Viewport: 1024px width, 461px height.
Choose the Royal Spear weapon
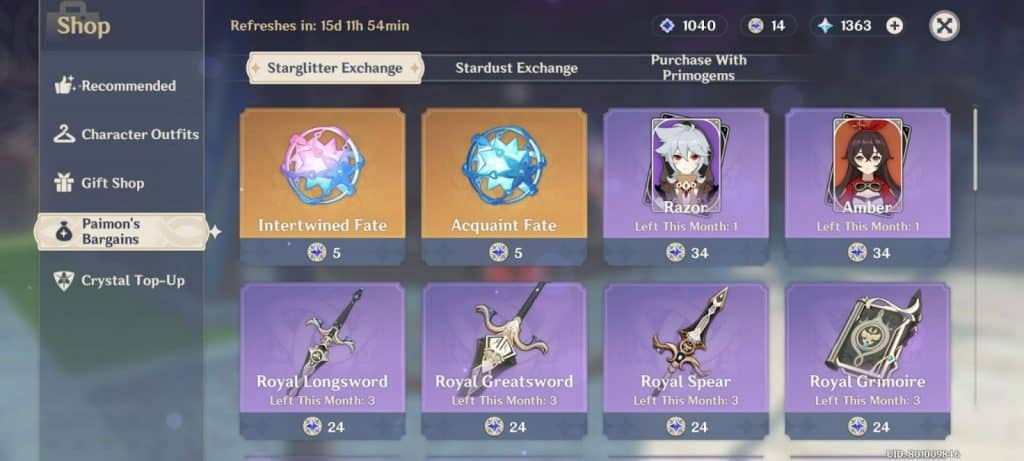(x=686, y=358)
